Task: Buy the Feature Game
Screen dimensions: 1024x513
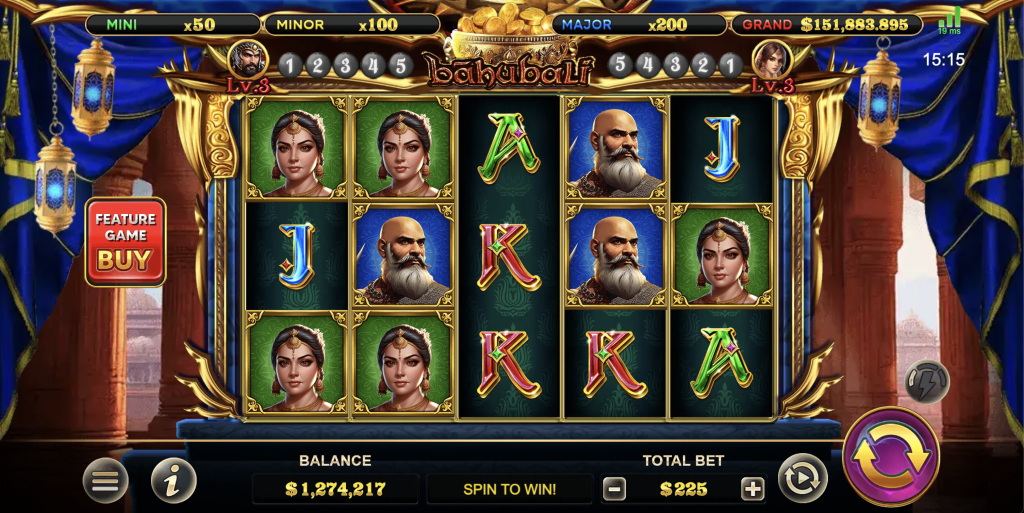Action: tap(125, 242)
